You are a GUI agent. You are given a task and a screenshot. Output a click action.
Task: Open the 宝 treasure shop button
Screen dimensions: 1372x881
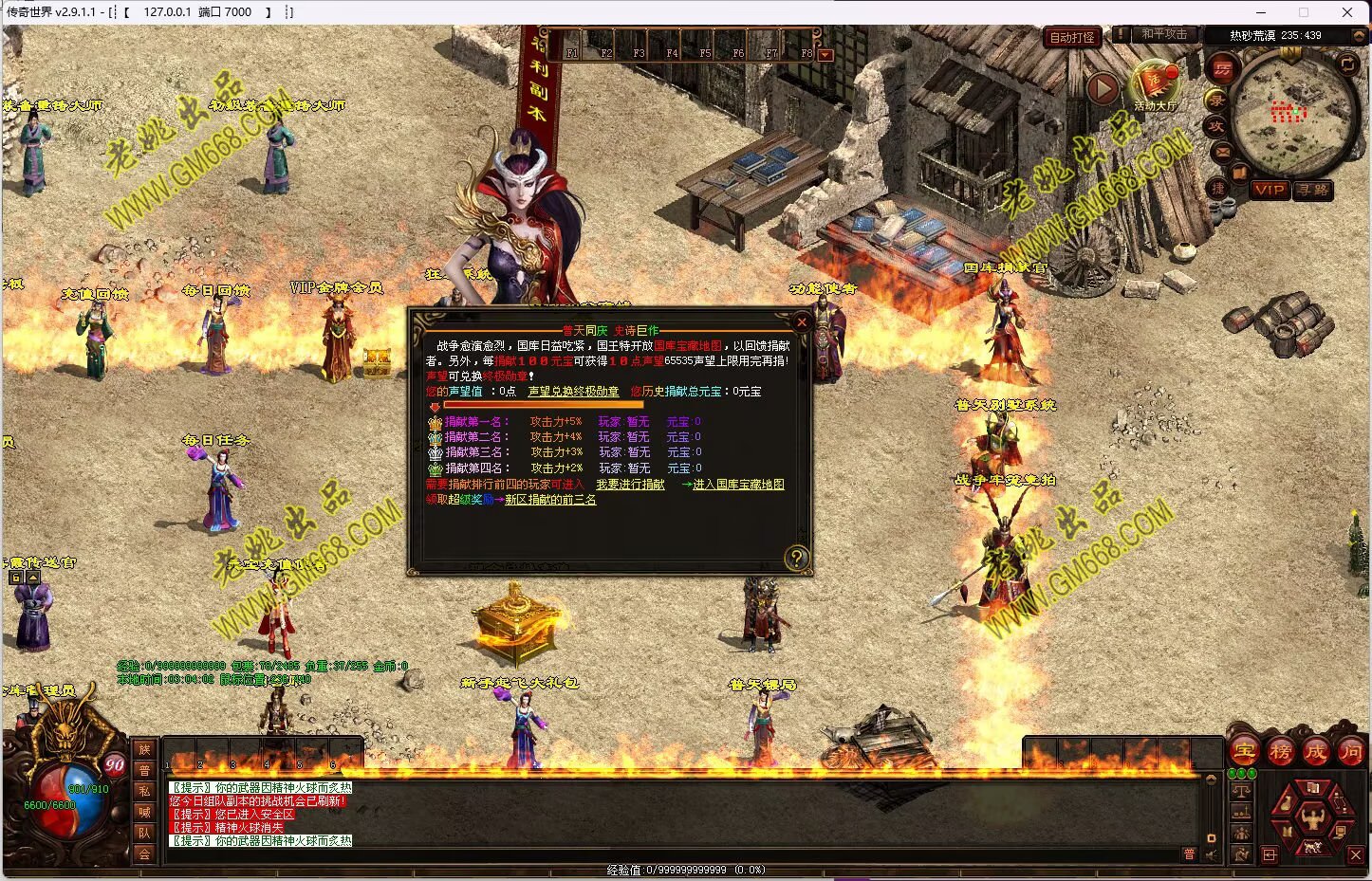pyautogui.click(x=1244, y=752)
